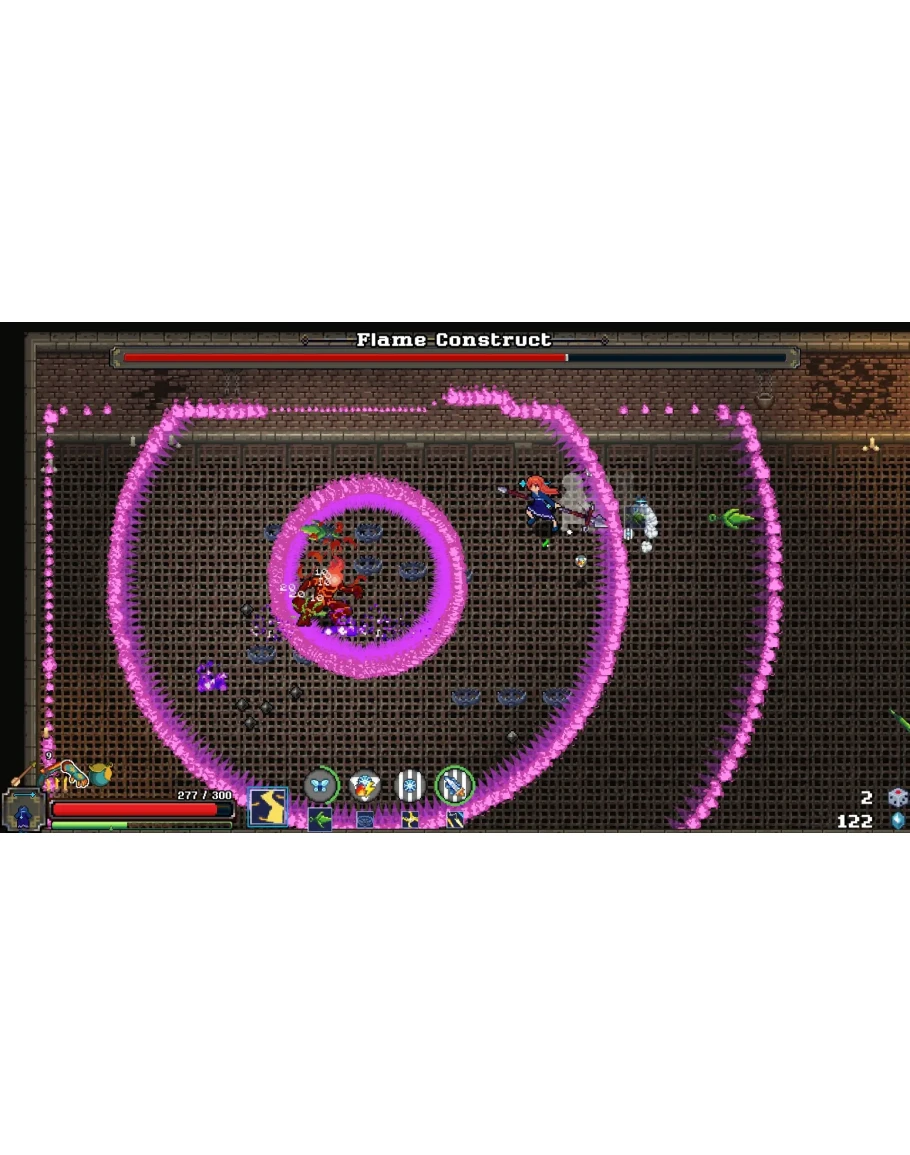910x1155 pixels.
Task: Select the yellow lightning-path skill slot
Action: click(267, 806)
